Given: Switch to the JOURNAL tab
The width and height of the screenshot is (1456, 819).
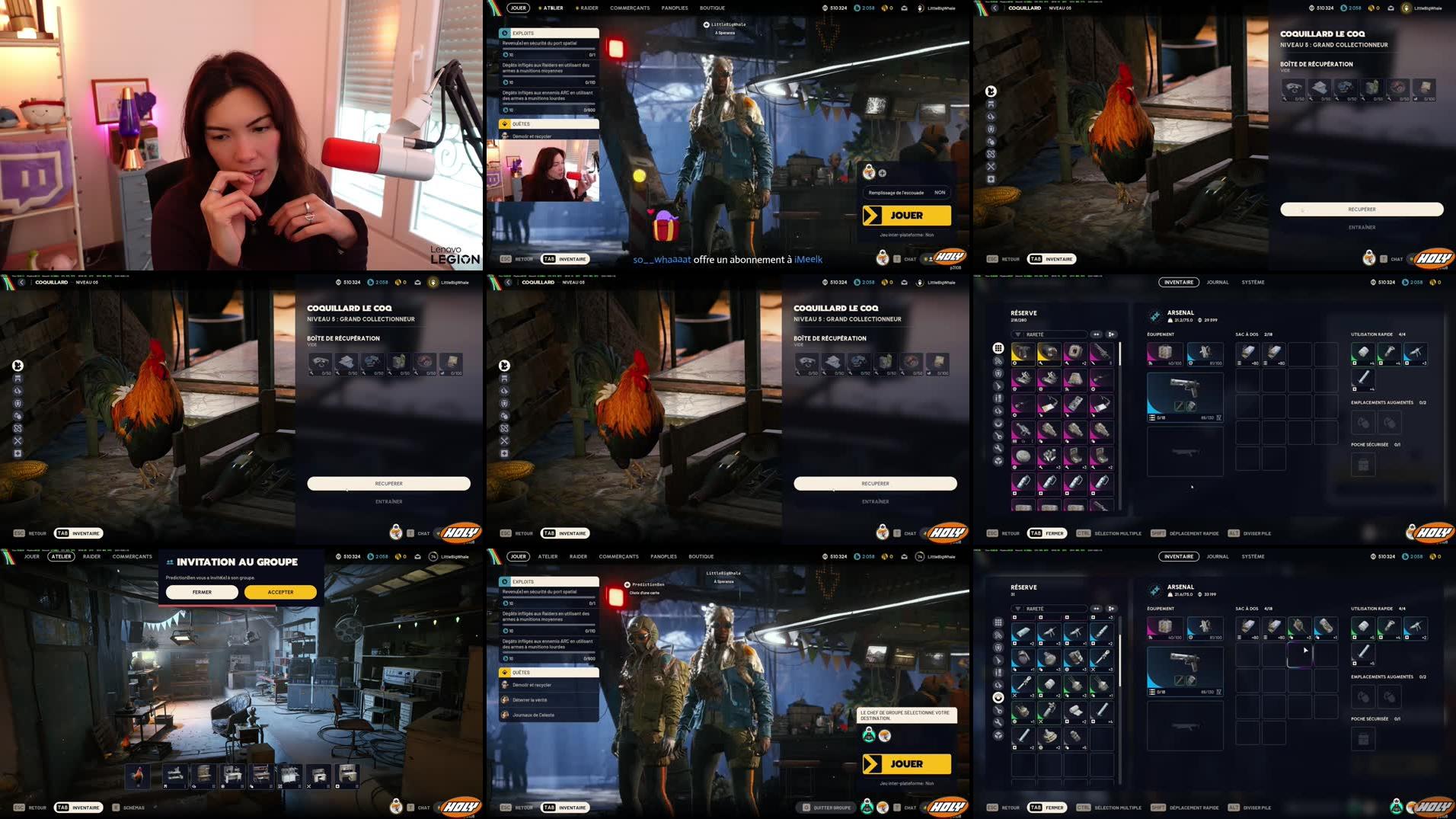Looking at the screenshot, I should click(1218, 282).
